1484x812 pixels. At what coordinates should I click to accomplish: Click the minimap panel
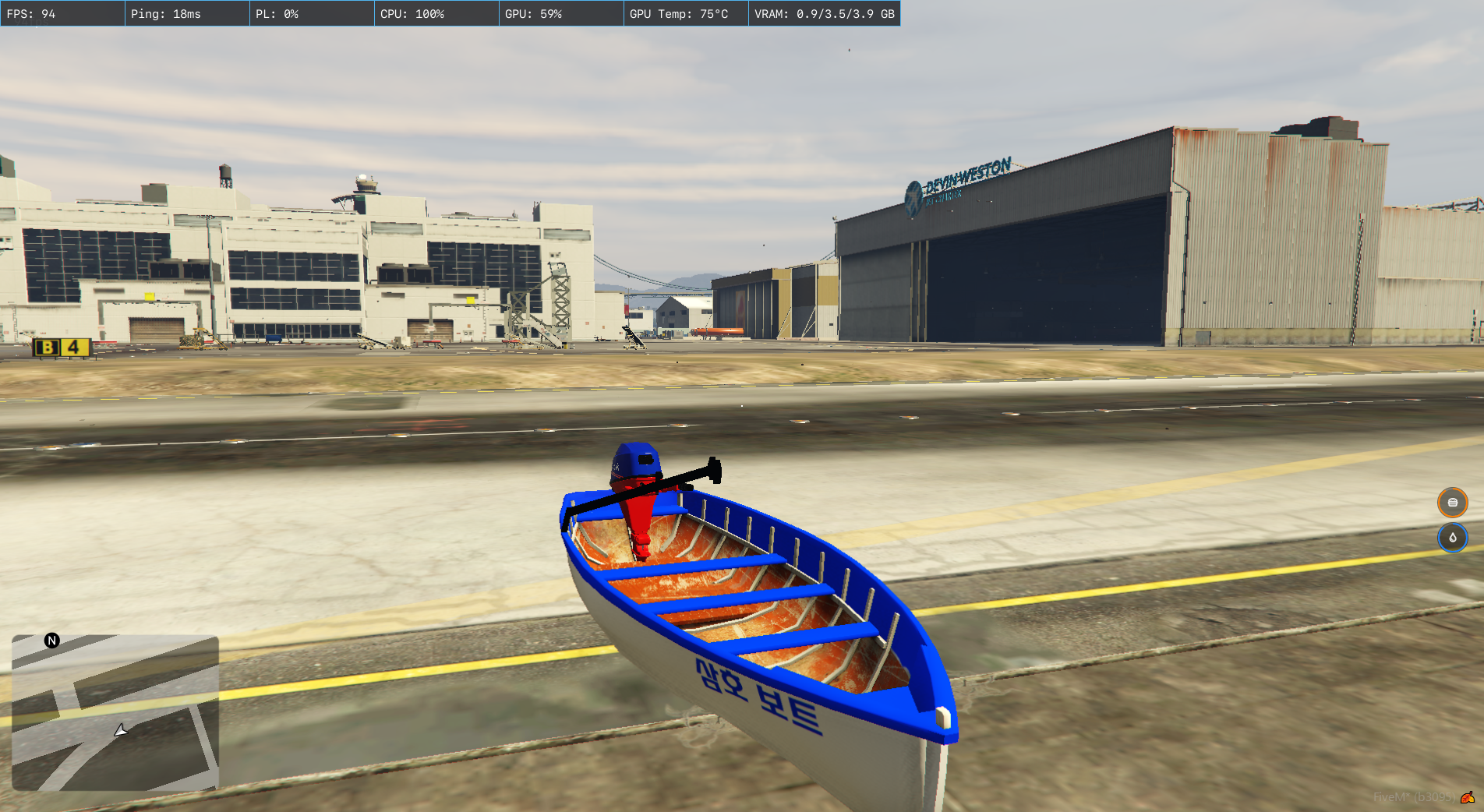pos(115,712)
